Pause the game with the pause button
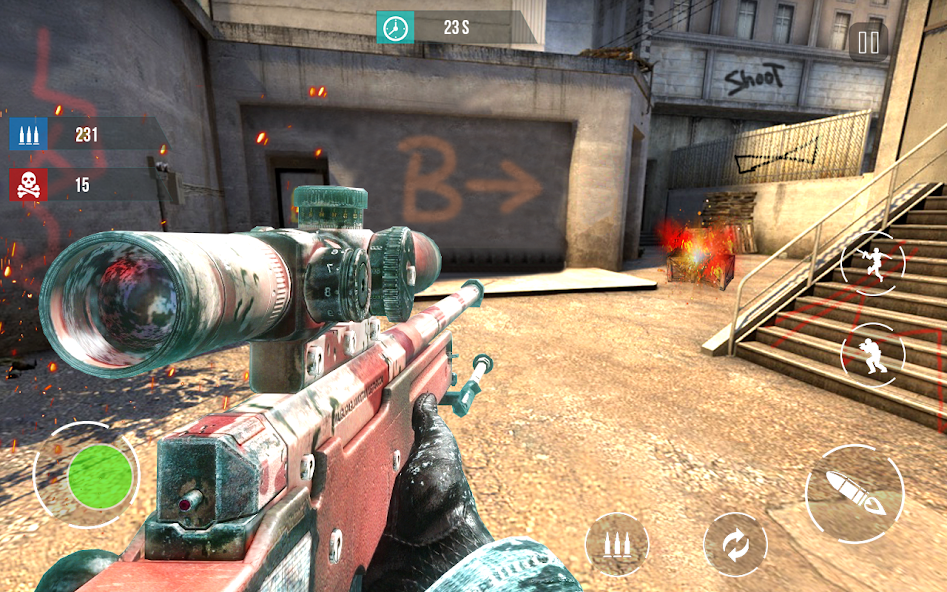Viewport: 947px width, 592px height. point(868,42)
